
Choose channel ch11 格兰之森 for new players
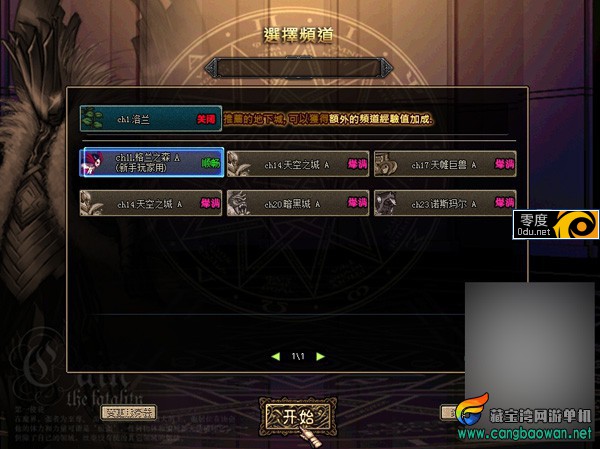click(x=151, y=162)
